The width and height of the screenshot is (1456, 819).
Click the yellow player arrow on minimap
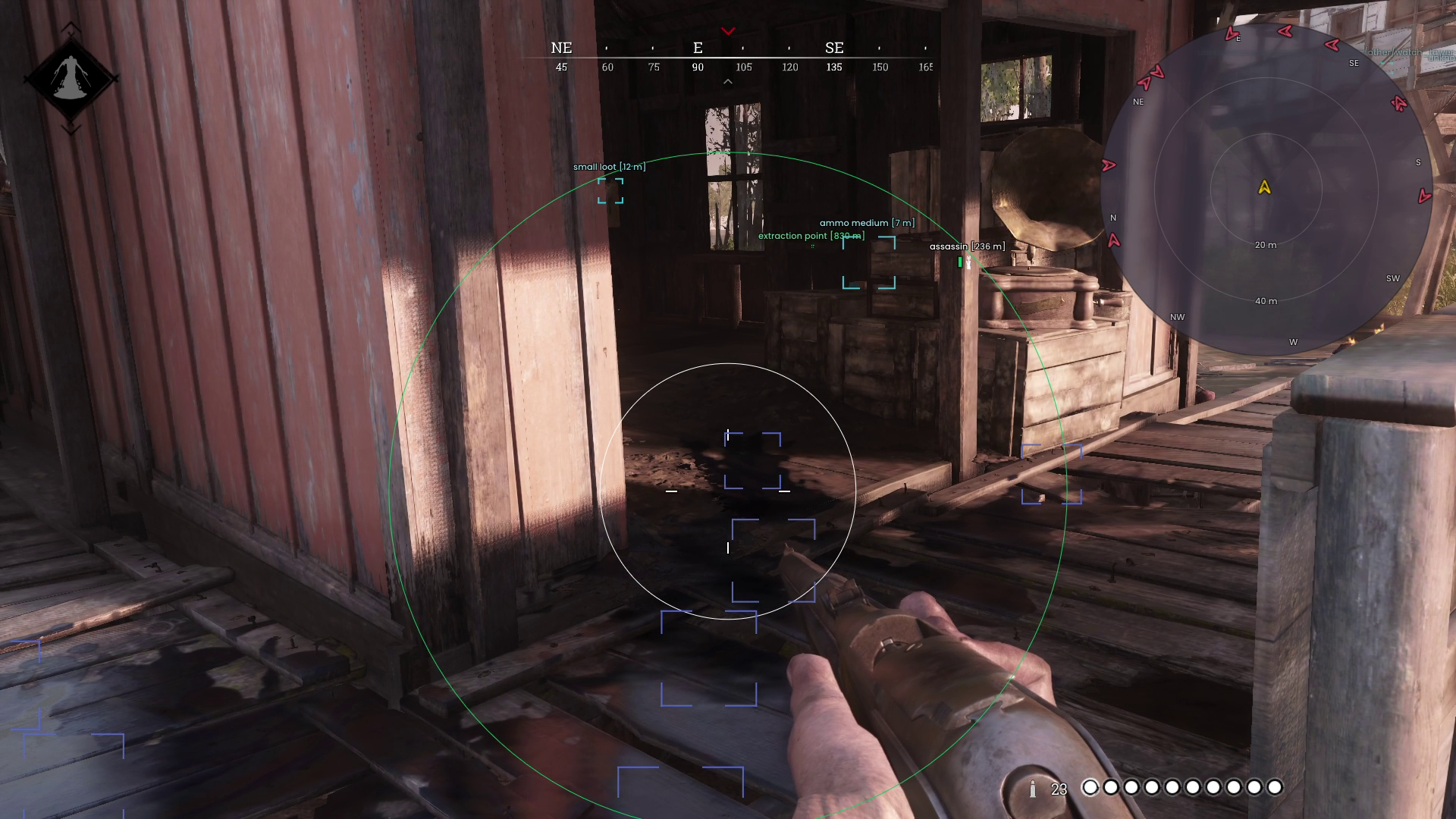(x=1264, y=187)
